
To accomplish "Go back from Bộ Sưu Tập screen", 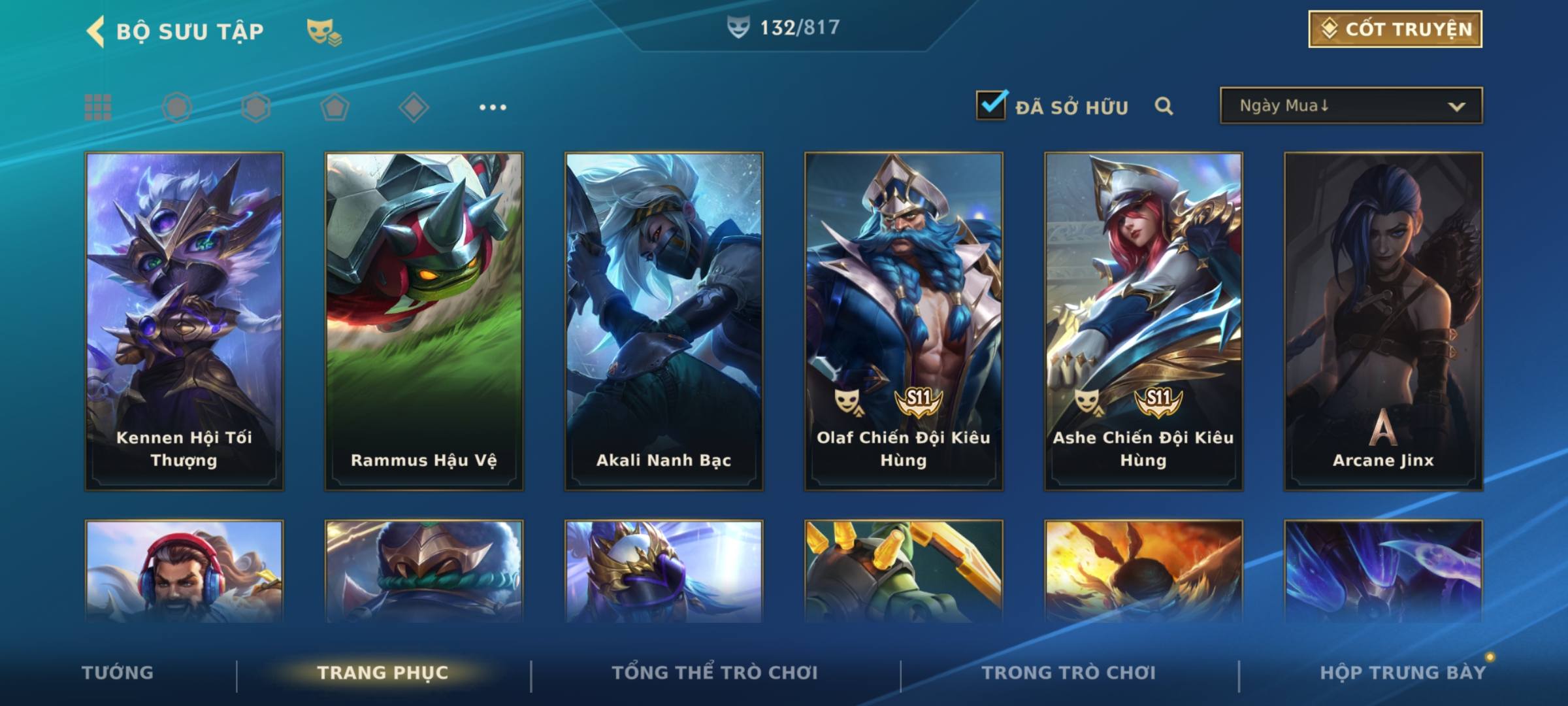I will point(95,31).
